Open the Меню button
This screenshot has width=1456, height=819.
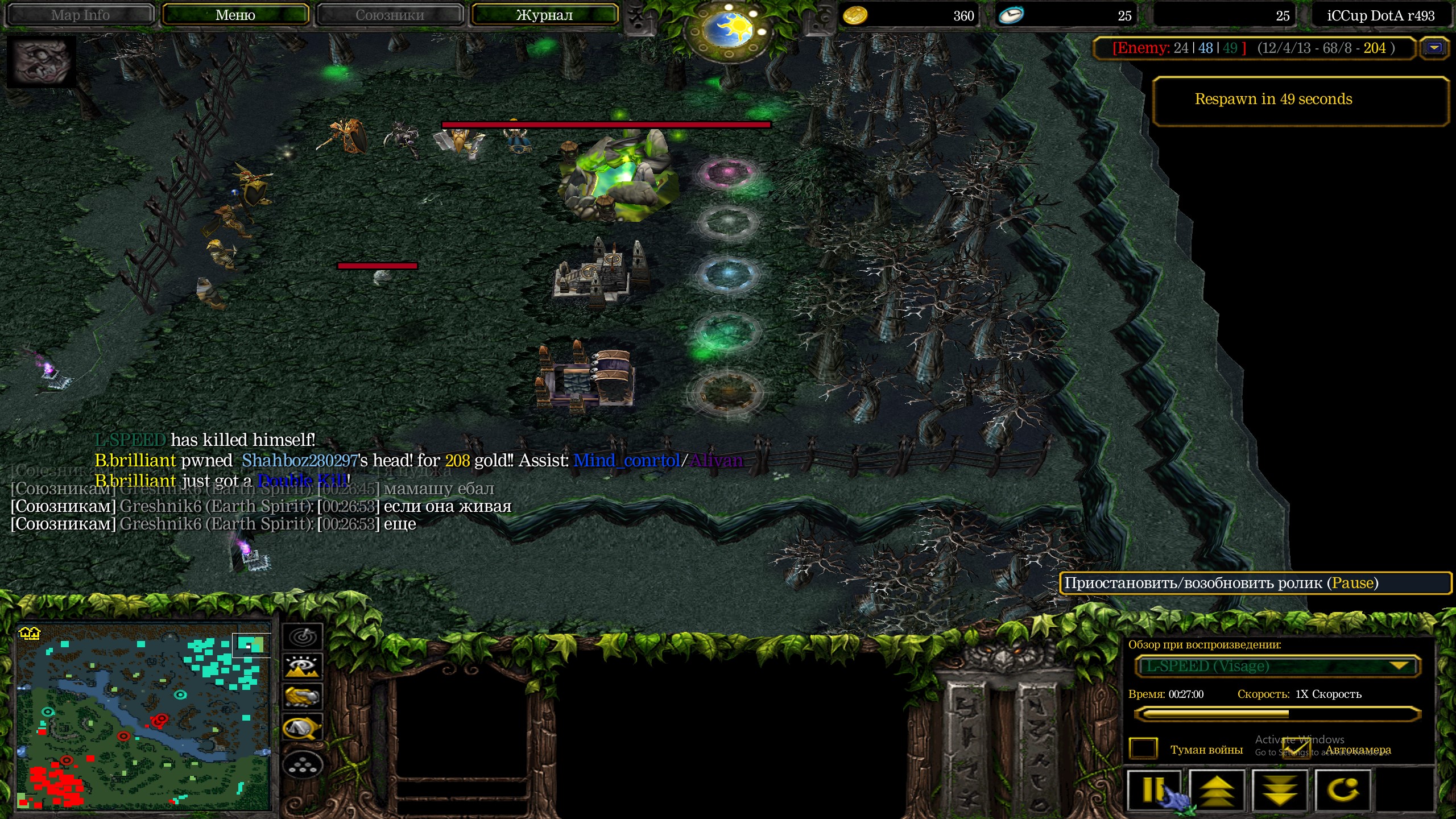tap(235, 15)
